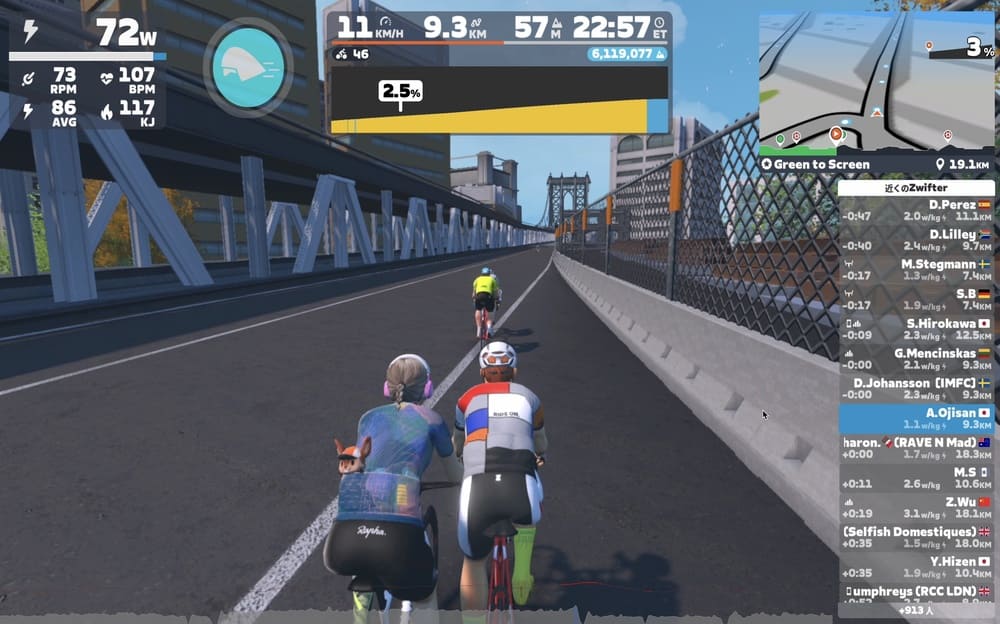This screenshot has width=1000, height=624.
Task: Activate the aero helmet power-up
Action: pos(248,65)
